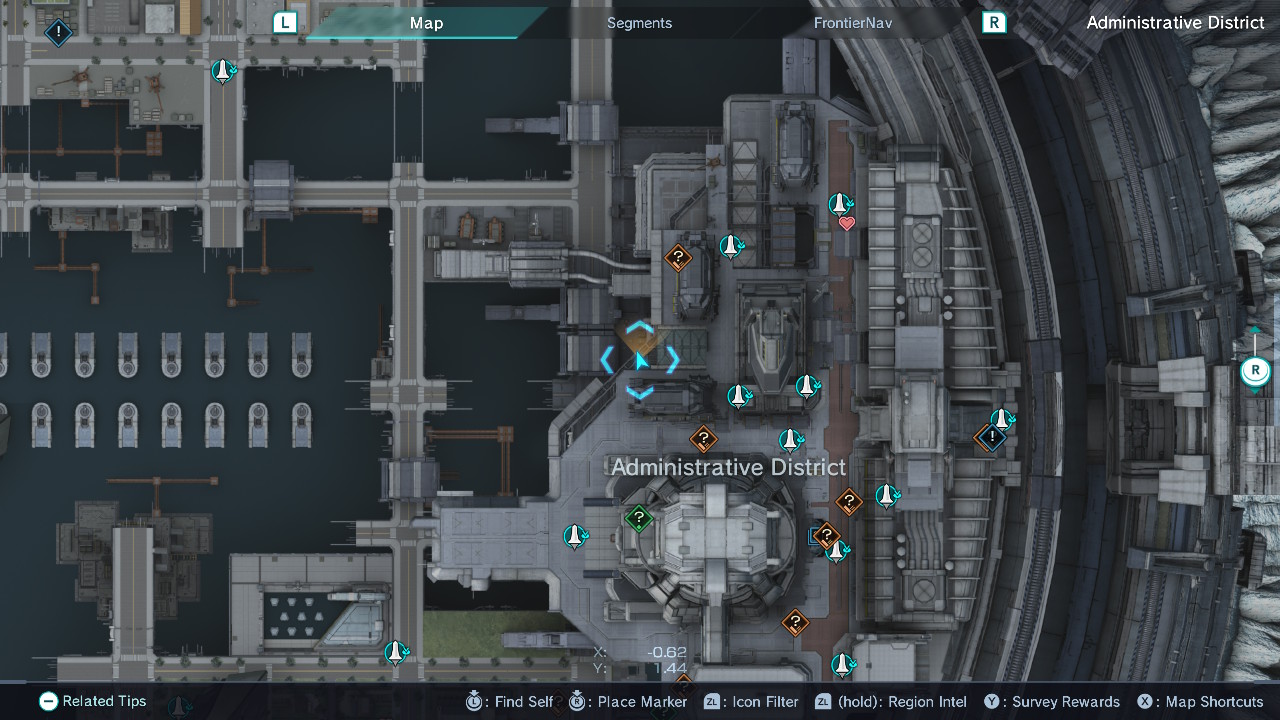Screen dimensions: 1280x720
Task: Click the R compass control on the right edge
Action: [1254, 371]
